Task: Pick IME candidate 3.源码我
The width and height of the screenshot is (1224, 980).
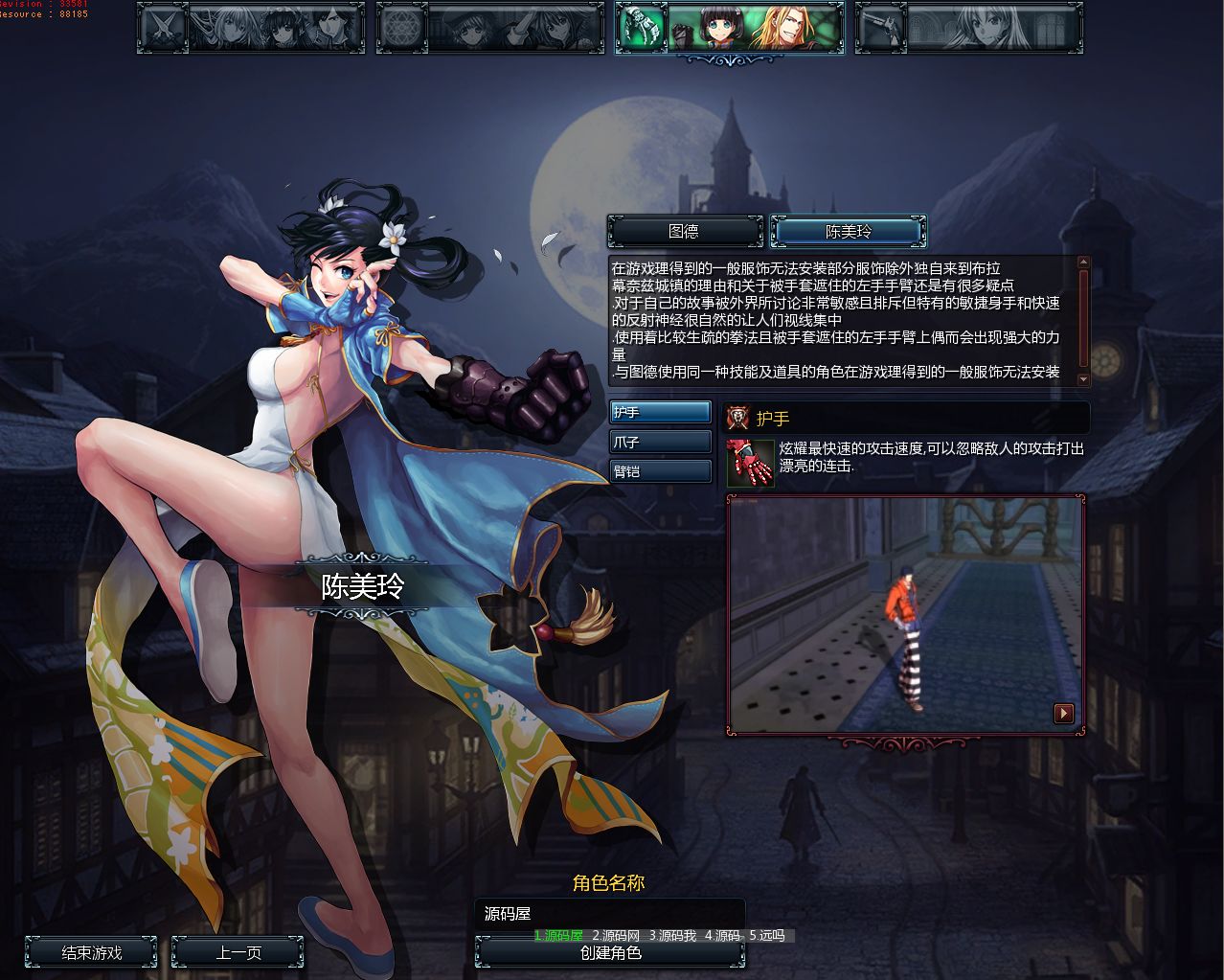Action: [672, 936]
